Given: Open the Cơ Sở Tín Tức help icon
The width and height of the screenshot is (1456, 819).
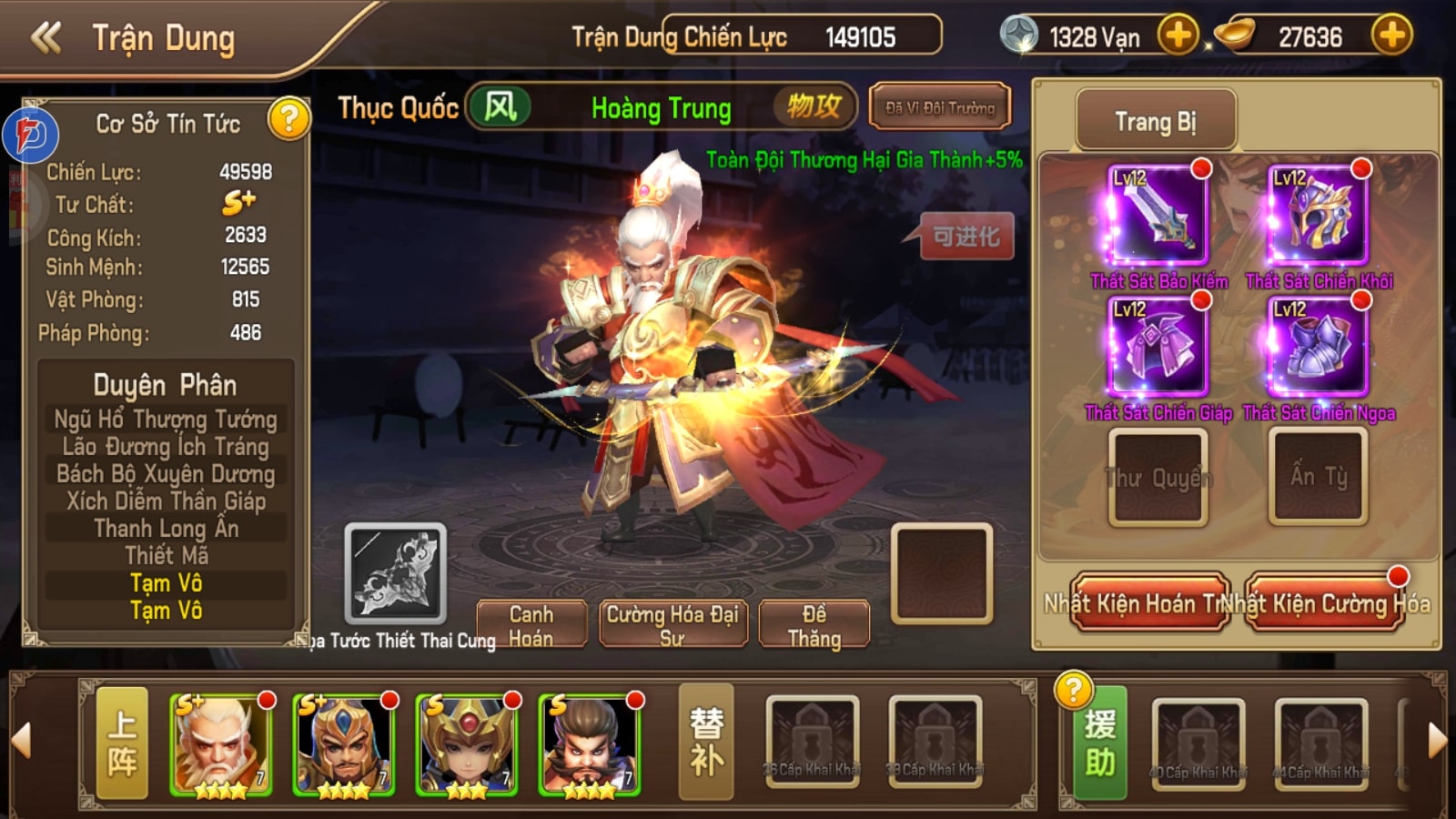Looking at the screenshot, I should (x=288, y=119).
